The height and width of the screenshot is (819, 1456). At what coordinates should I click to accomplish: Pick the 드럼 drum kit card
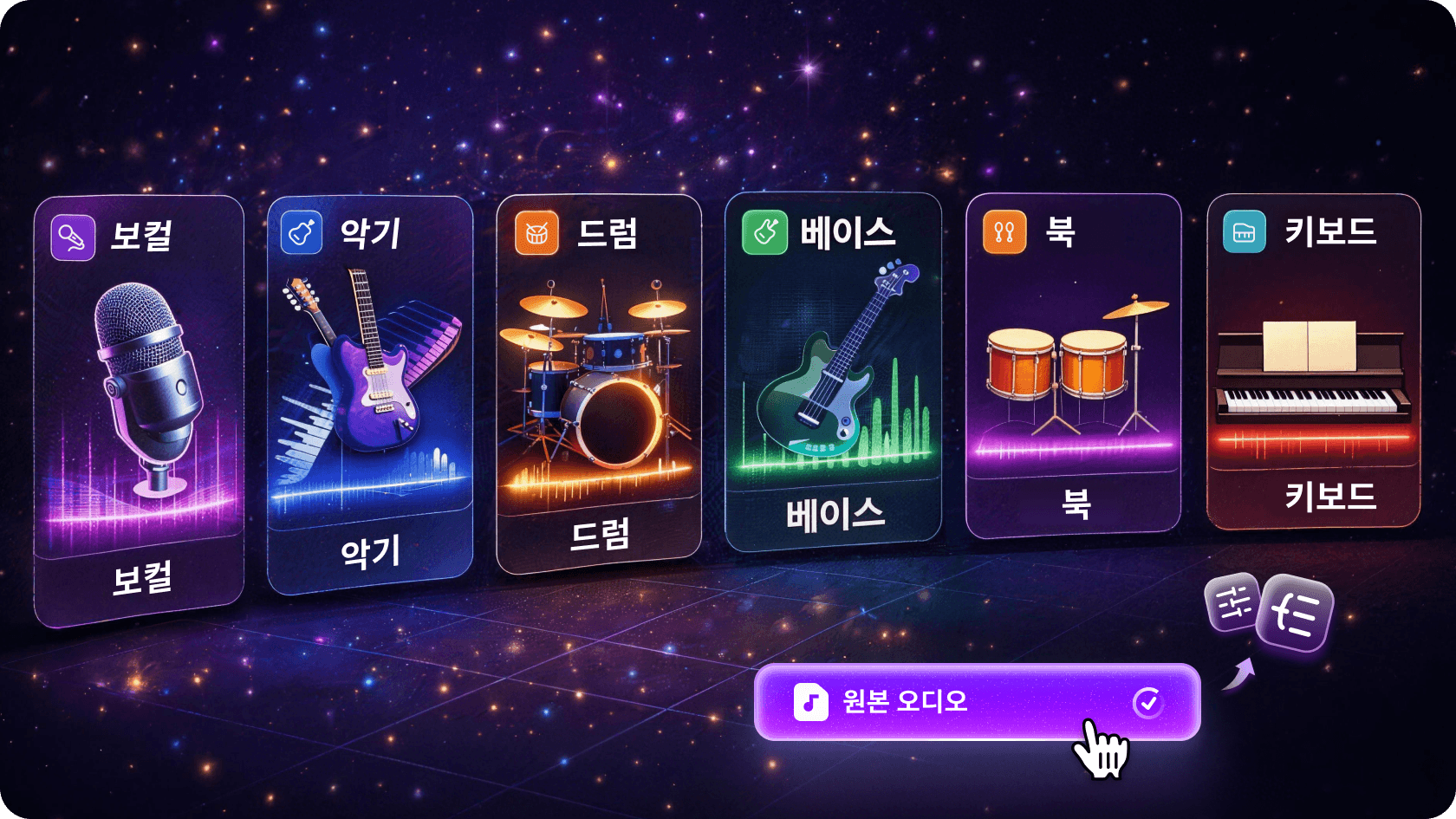coord(599,381)
